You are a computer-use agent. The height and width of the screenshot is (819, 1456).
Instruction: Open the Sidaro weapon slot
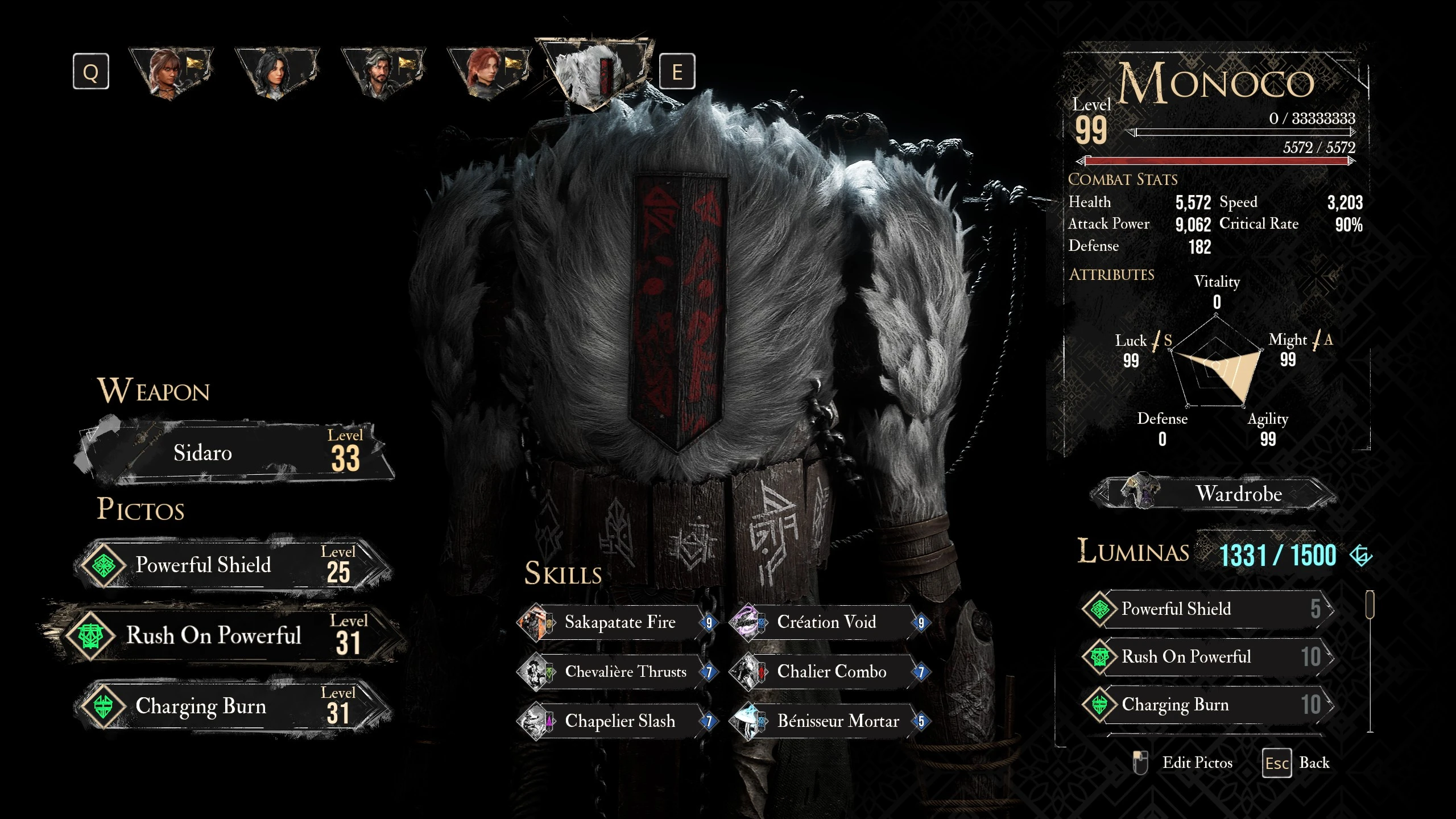coord(233,453)
